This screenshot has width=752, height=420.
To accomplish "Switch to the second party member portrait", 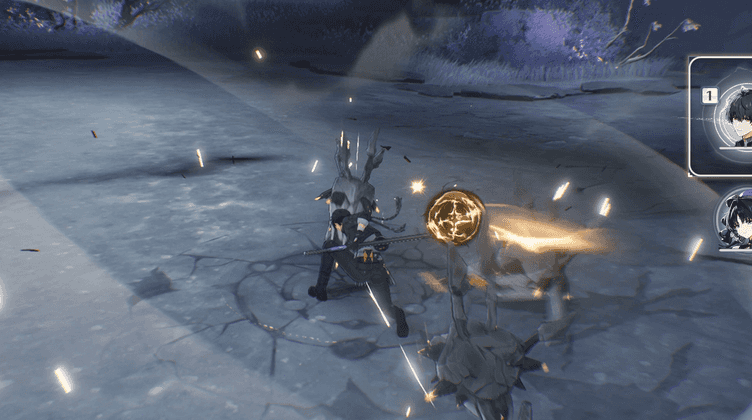I will coord(736,220).
